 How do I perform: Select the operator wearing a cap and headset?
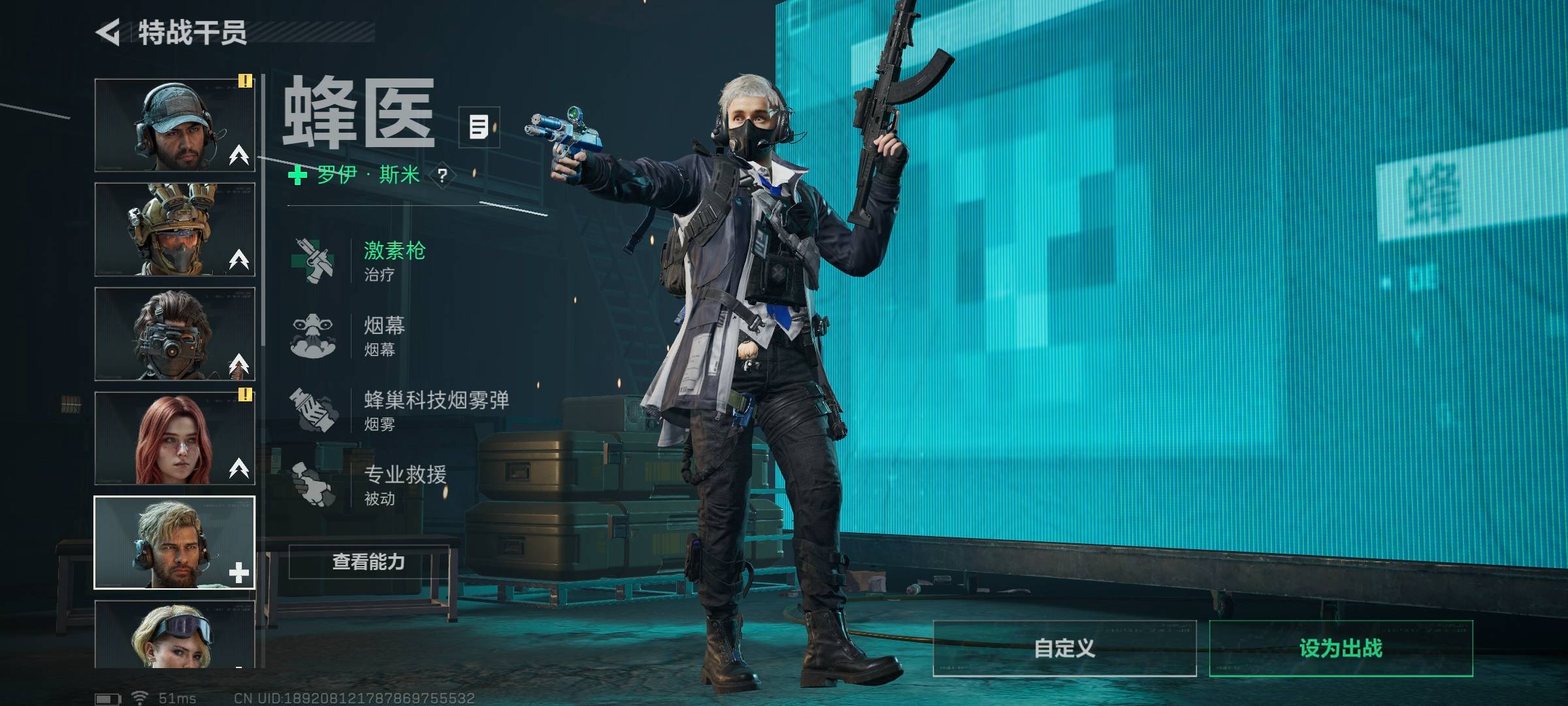click(174, 125)
